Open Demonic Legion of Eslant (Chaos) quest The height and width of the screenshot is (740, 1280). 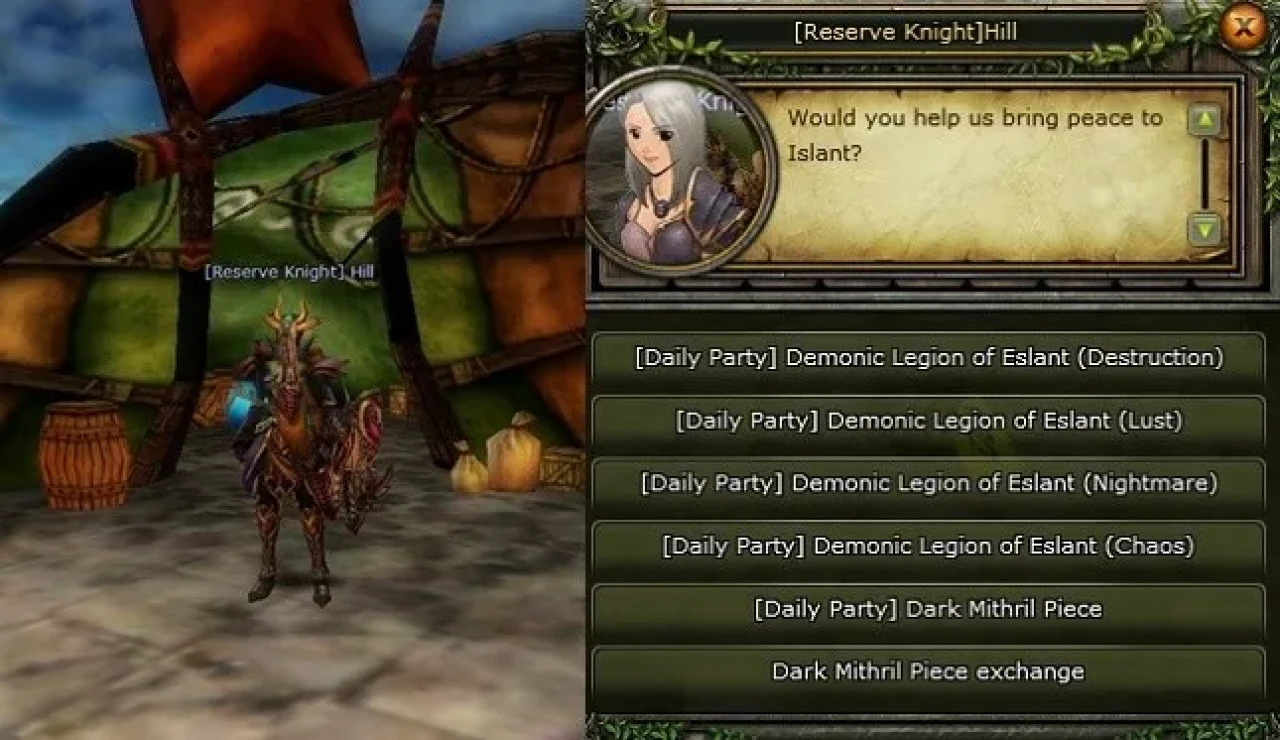point(928,547)
